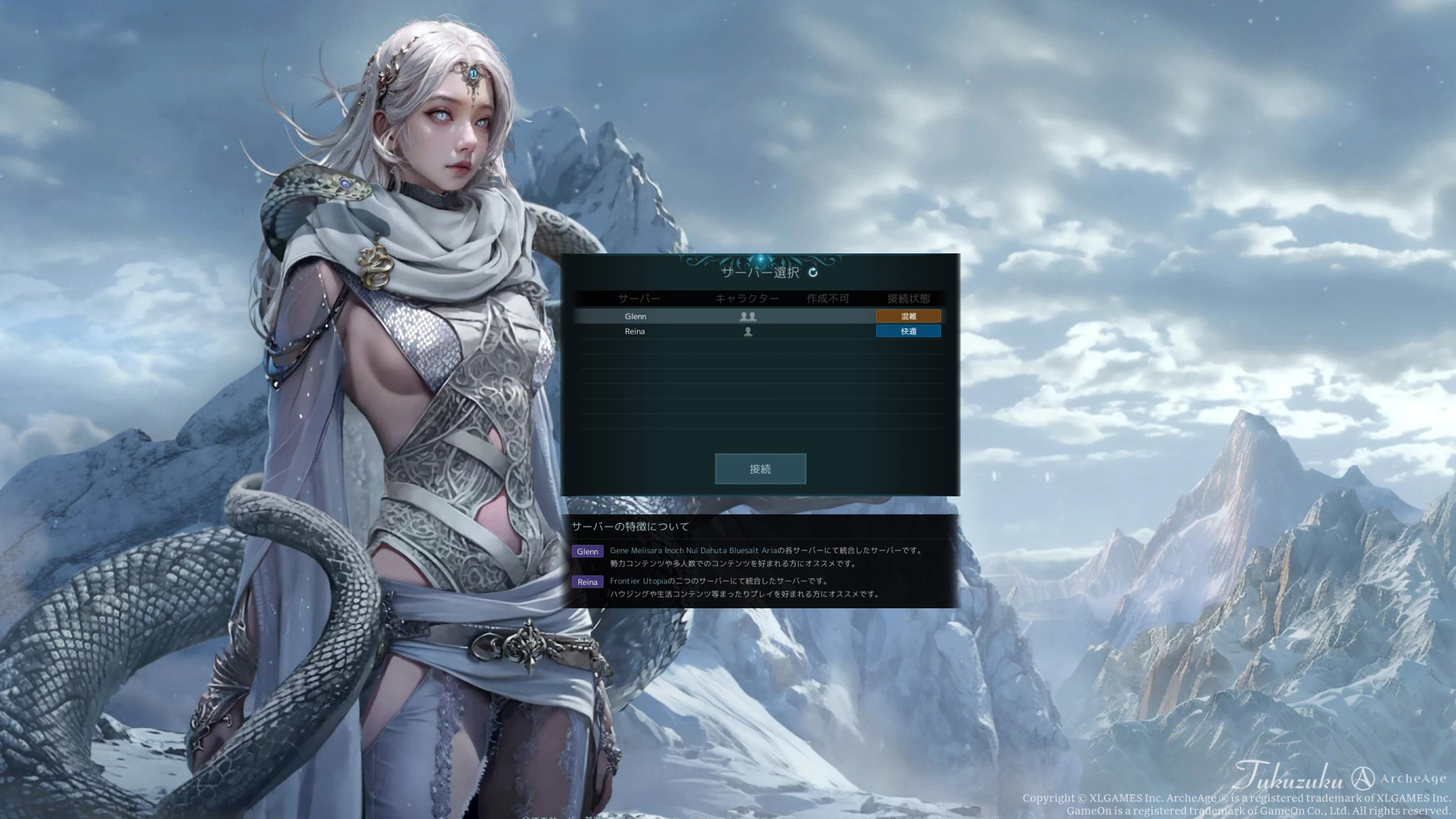Click the 接続状態 column header
Image resolution: width=1456 pixels, height=819 pixels.
click(x=908, y=298)
